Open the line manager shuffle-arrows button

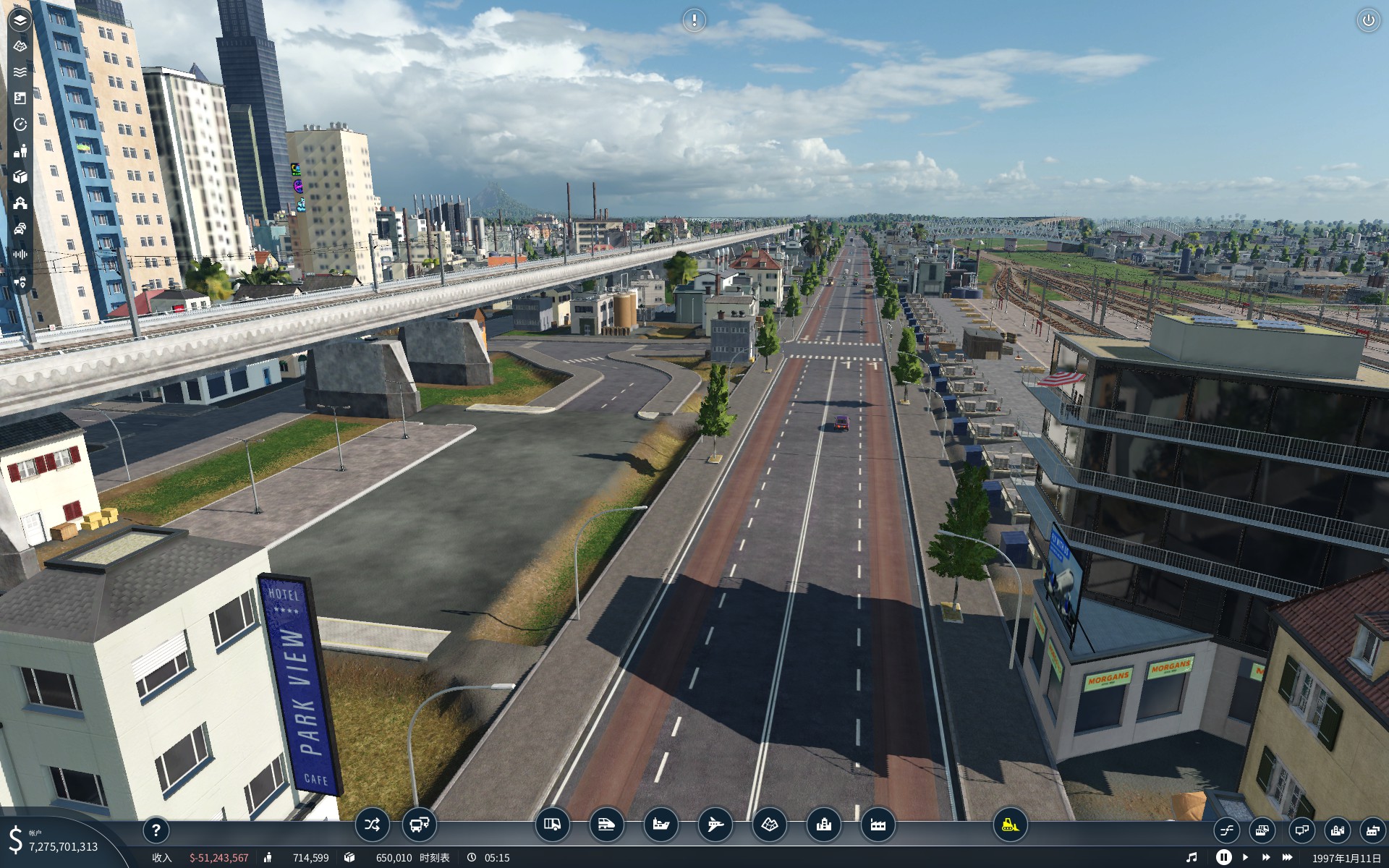[372, 825]
